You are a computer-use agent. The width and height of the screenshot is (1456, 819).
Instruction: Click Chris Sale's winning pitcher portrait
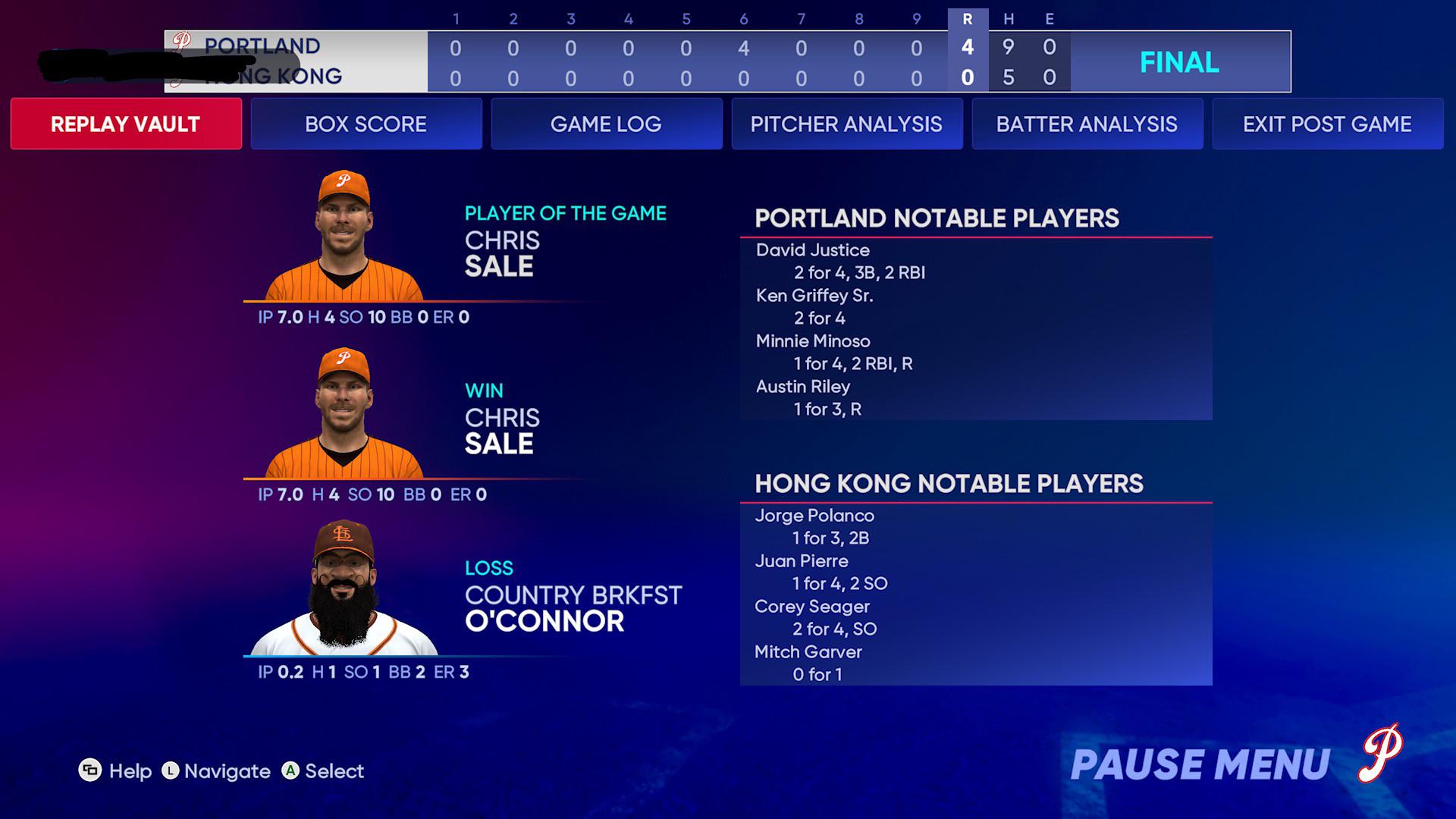click(x=345, y=413)
